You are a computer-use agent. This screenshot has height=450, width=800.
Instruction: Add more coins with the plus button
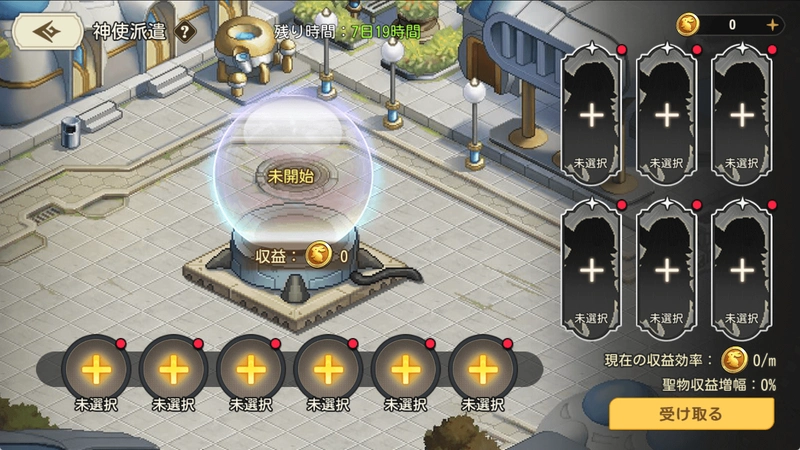click(x=771, y=25)
